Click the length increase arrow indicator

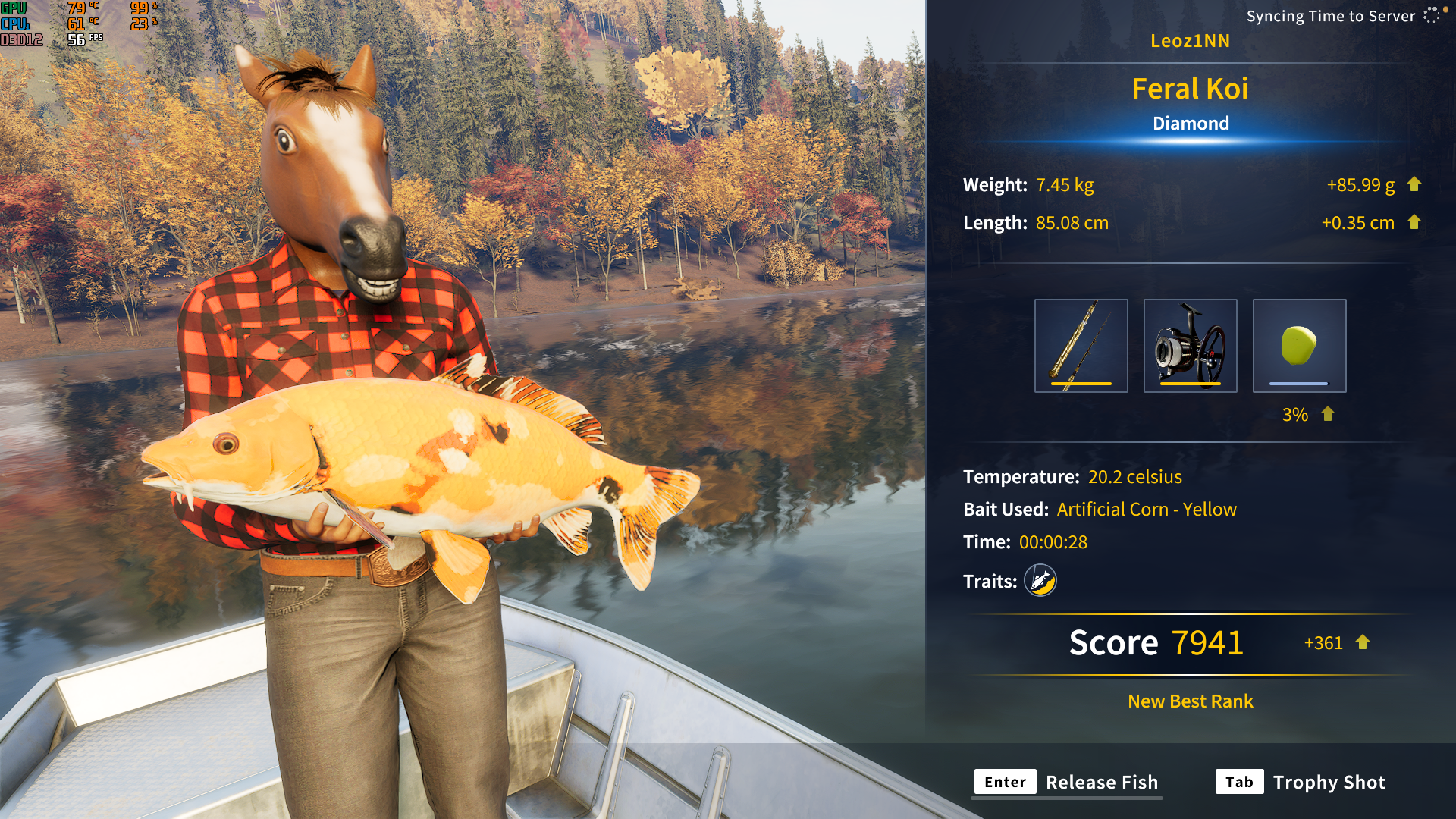click(x=1414, y=223)
